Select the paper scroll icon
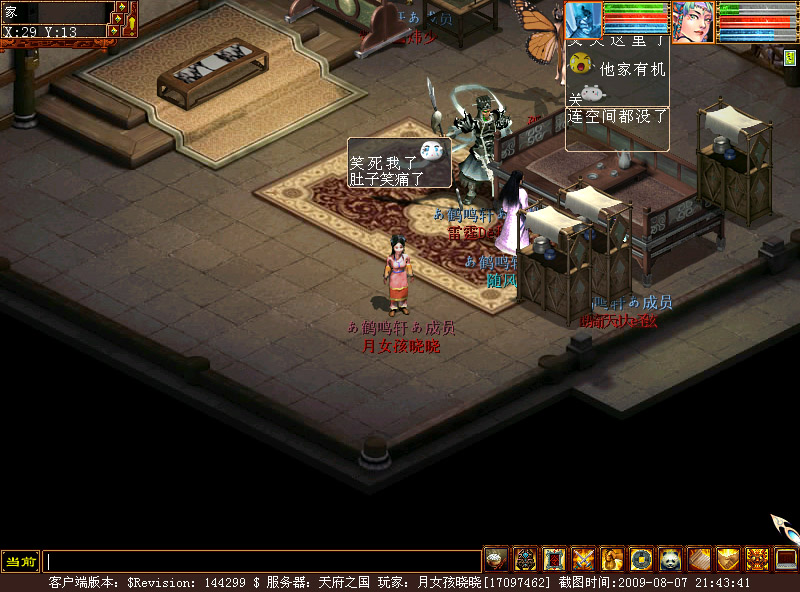 coord(699,560)
